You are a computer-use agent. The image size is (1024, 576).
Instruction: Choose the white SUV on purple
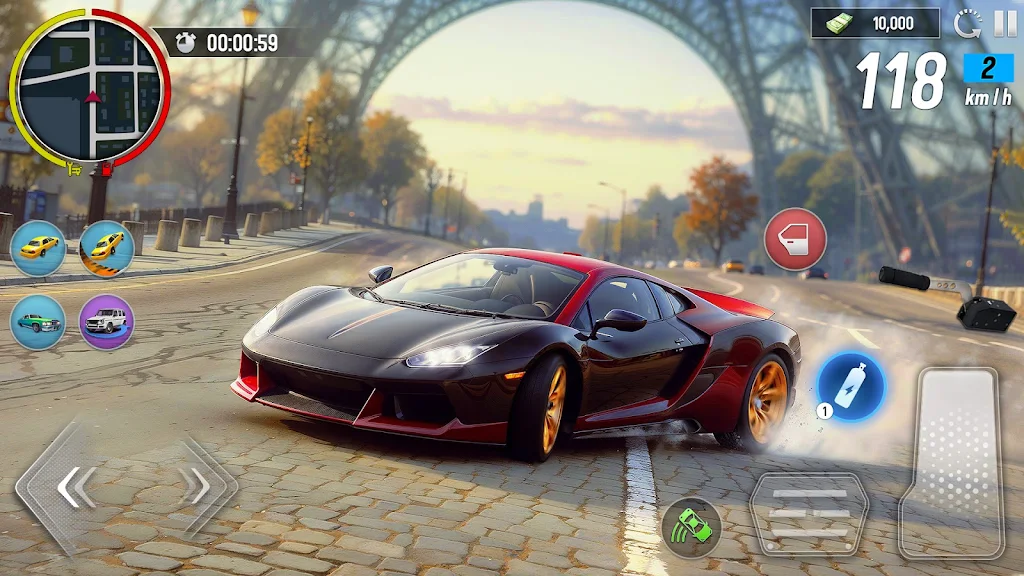coord(106,322)
